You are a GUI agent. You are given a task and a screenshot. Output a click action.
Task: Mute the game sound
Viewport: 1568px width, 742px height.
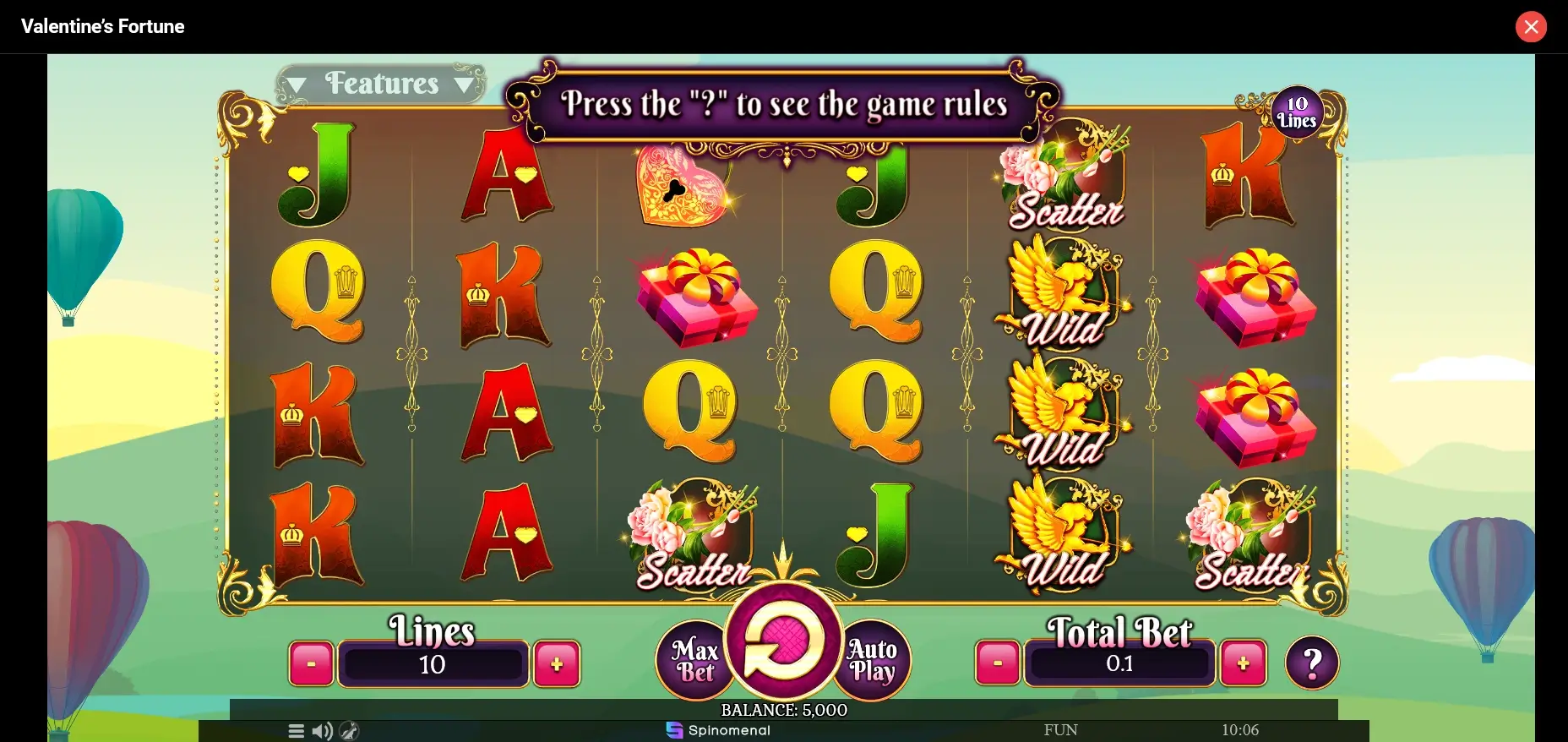coord(322,729)
